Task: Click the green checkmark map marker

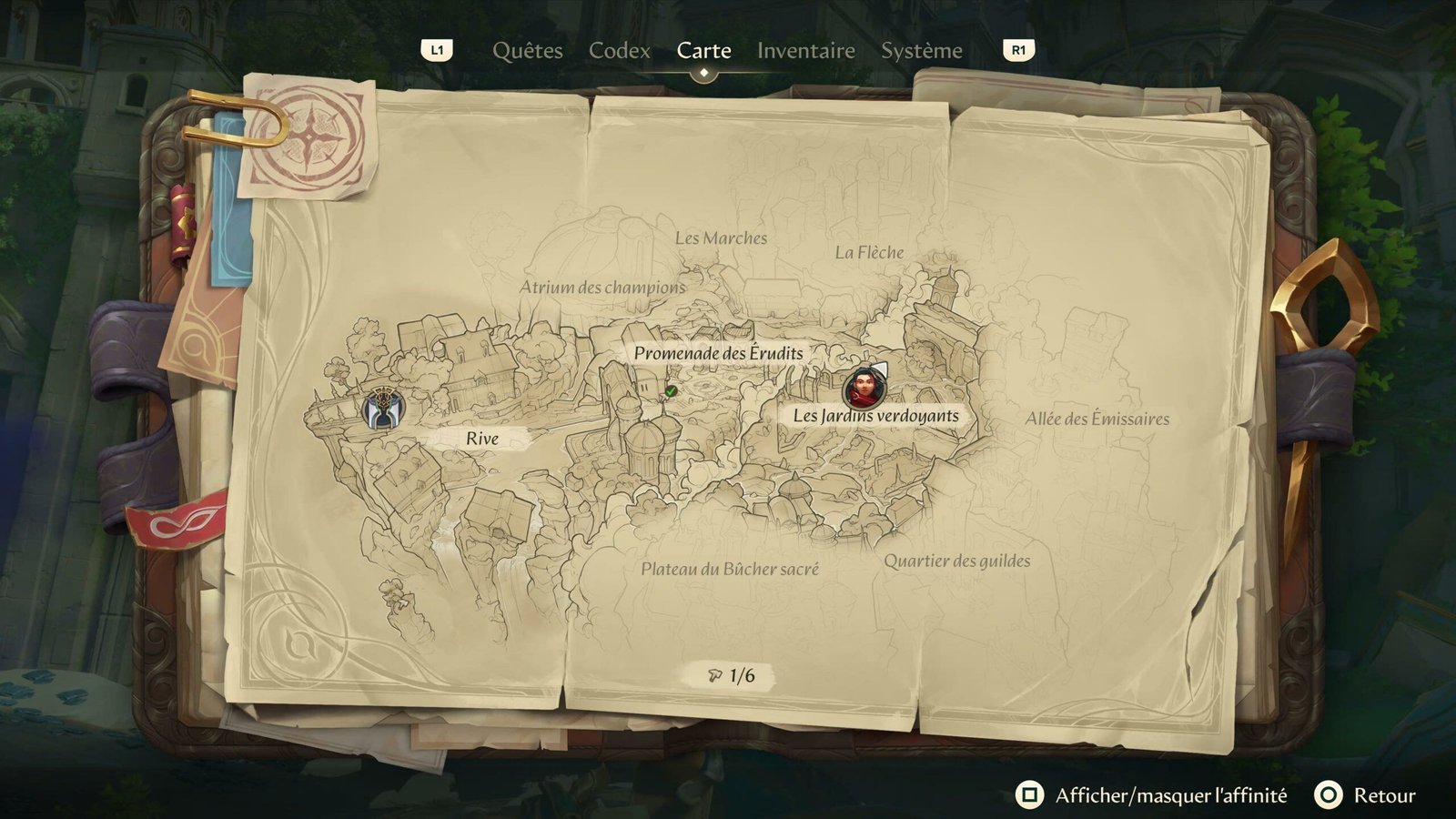Action: [671, 391]
